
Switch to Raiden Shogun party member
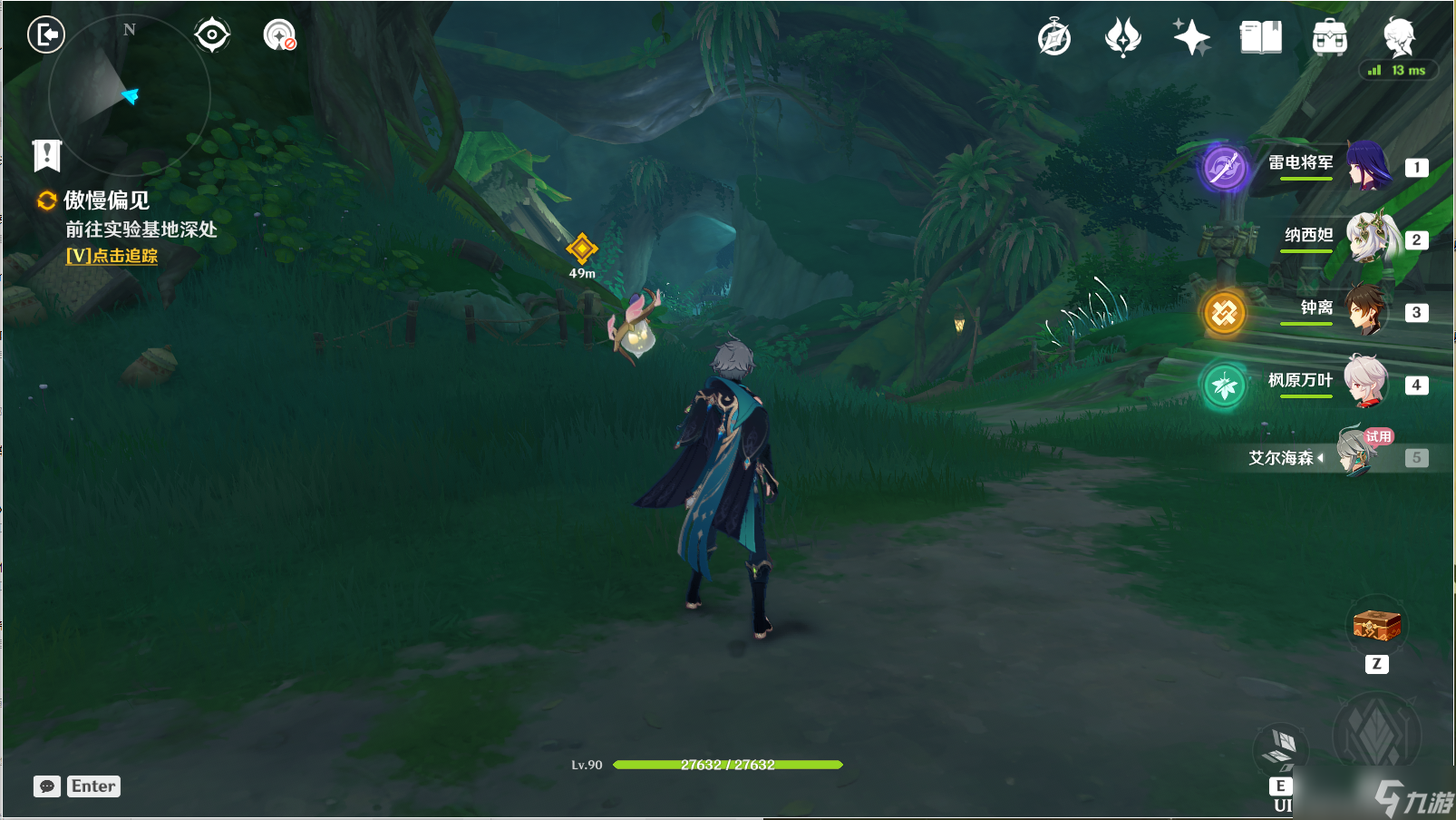click(1367, 166)
